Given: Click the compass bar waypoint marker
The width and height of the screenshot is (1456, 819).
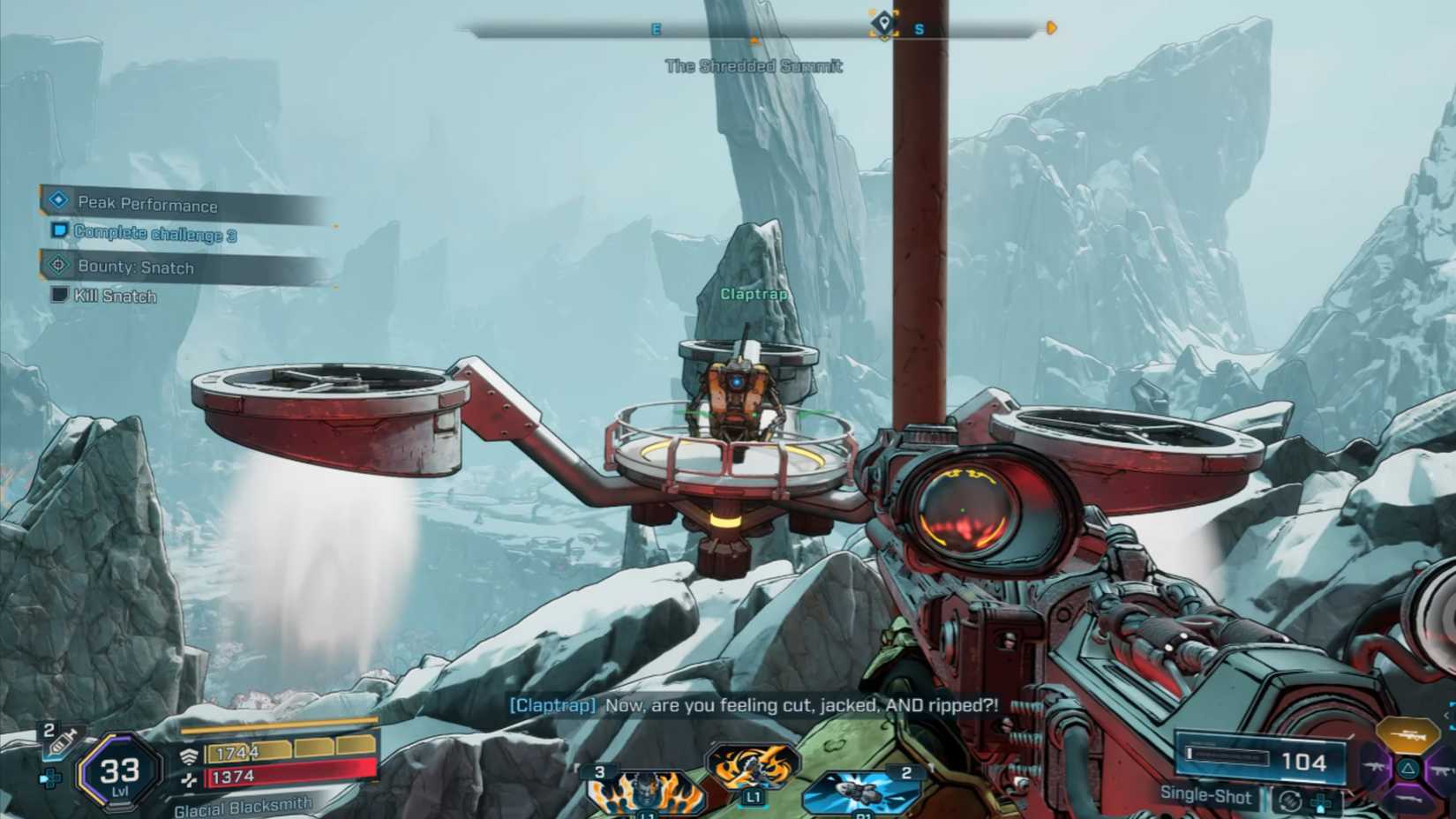Looking at the screenshot, I should tap(883, 24).
